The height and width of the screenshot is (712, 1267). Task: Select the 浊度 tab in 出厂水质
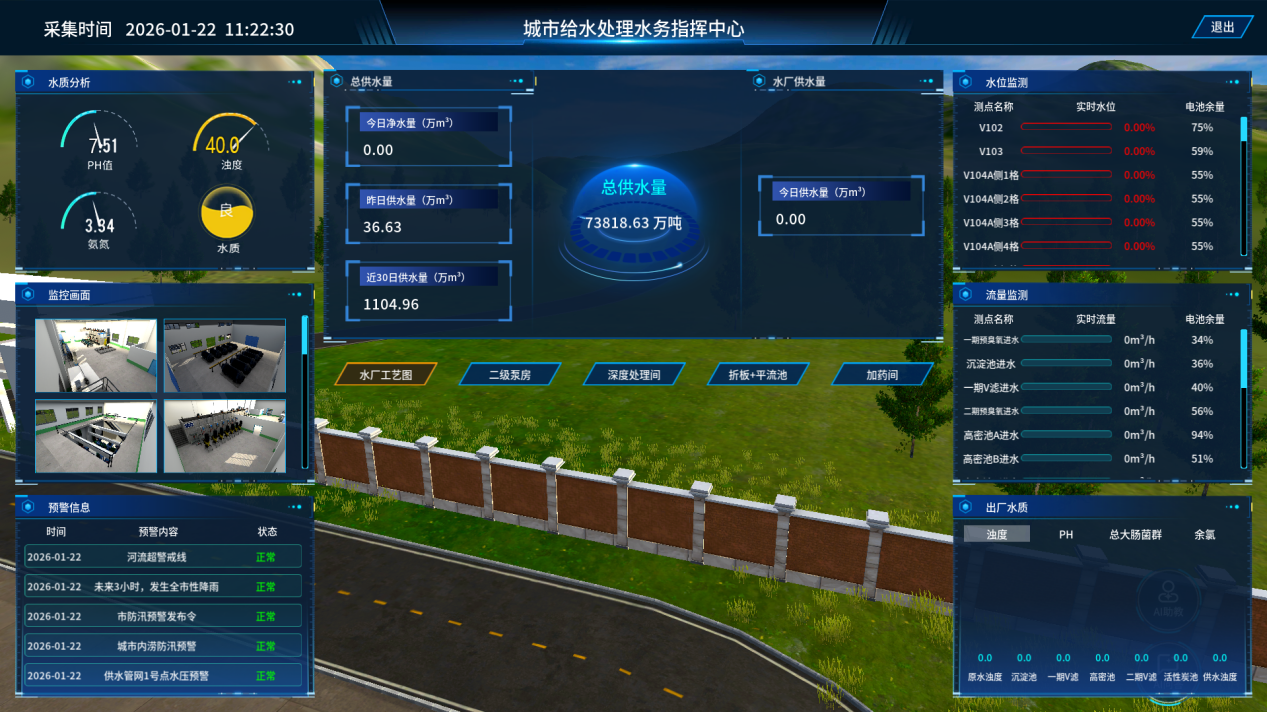point(997,535)
